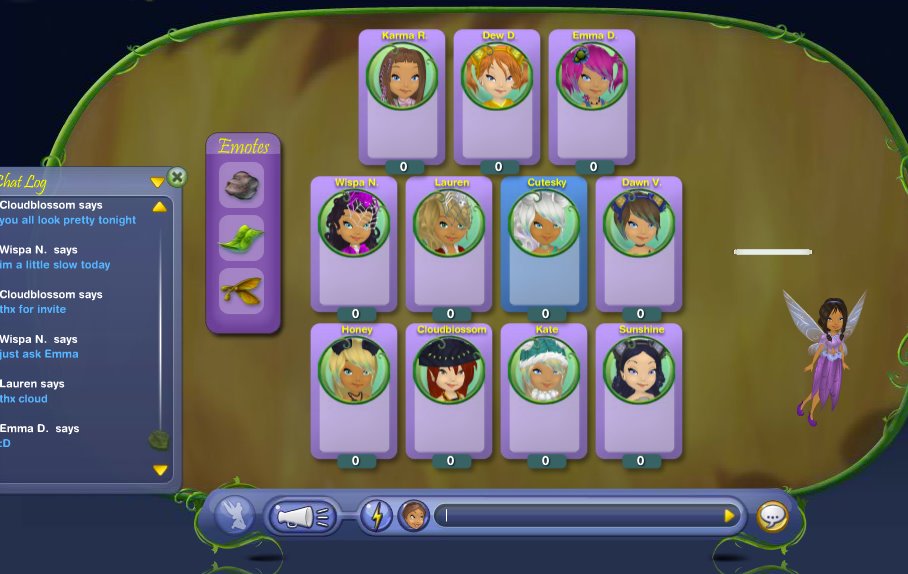The image size is (908, 574).
Task: Select Honey's player card
Action: (354, 390)
